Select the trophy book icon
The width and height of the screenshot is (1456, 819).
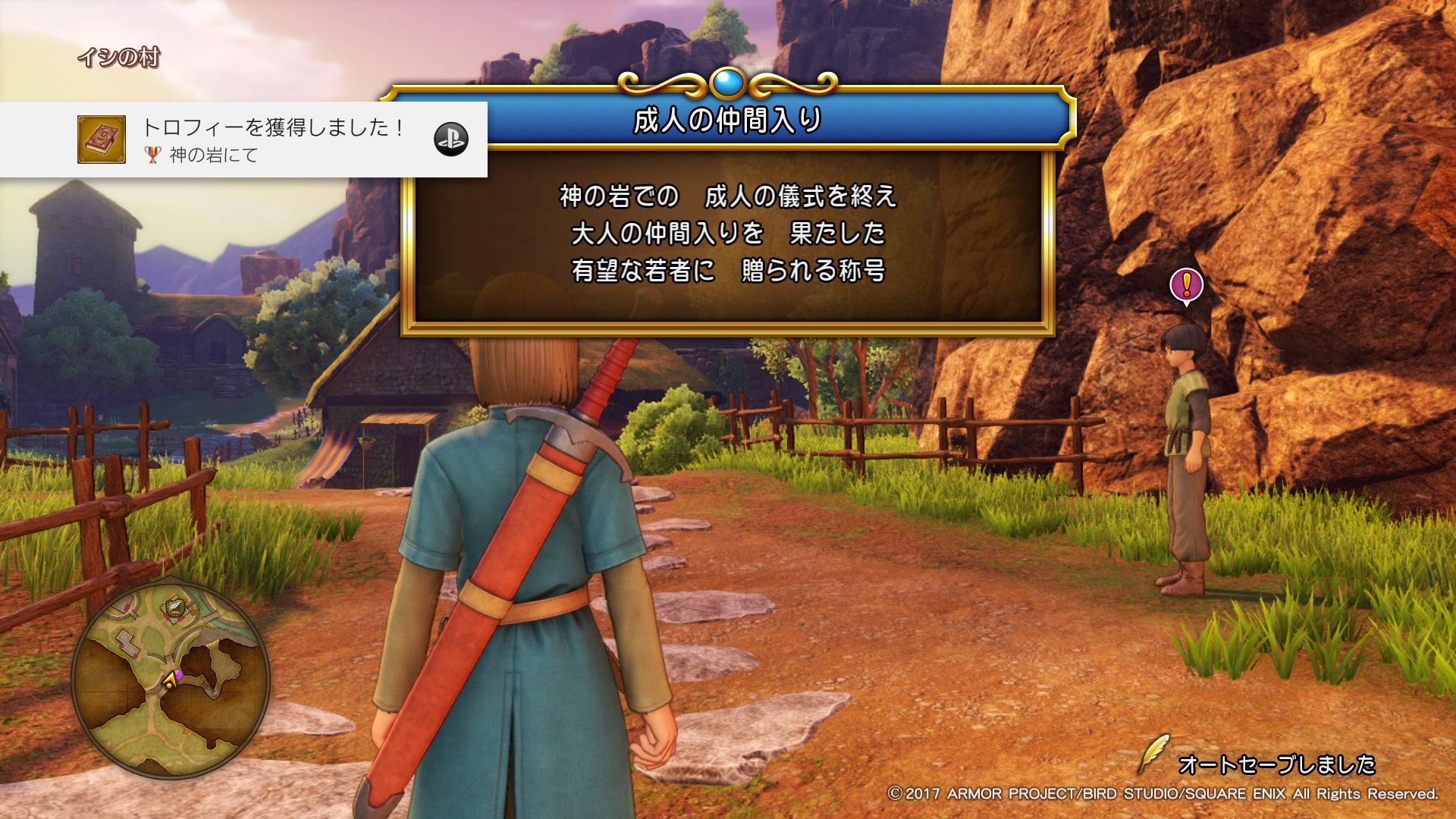pos(102,140)
